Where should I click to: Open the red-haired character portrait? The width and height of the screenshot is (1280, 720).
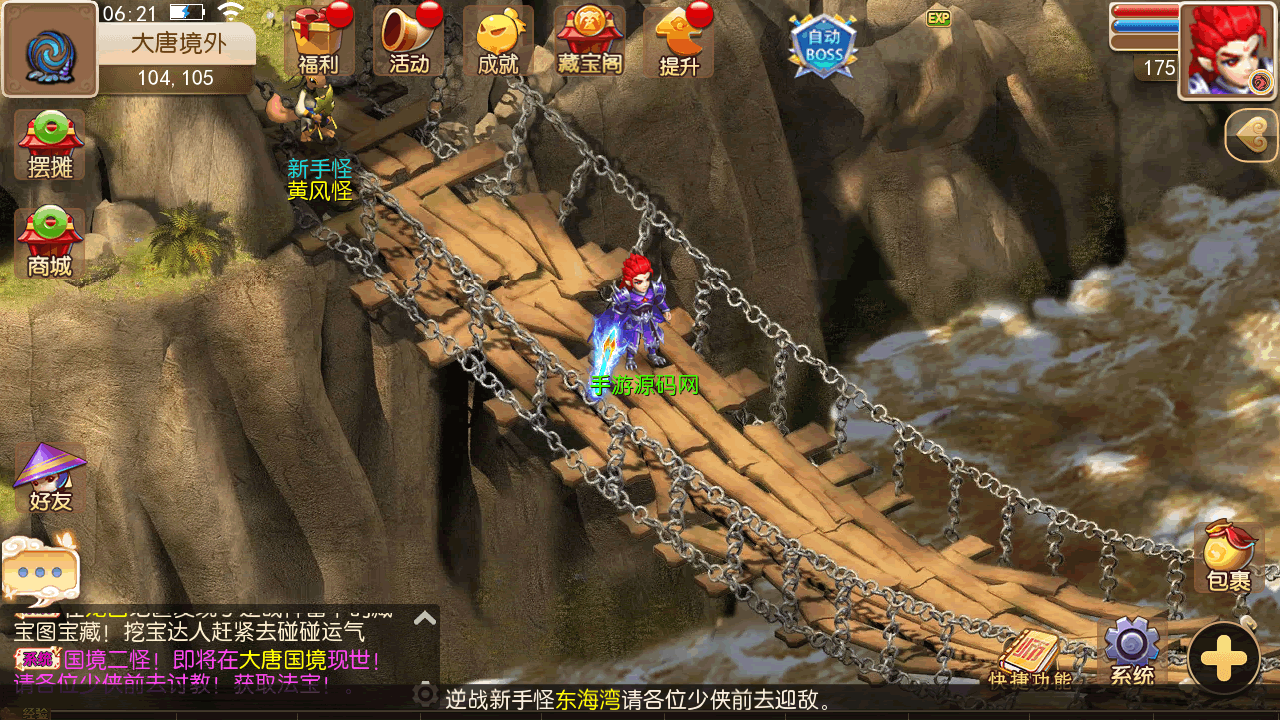[x=1228, y=50]
